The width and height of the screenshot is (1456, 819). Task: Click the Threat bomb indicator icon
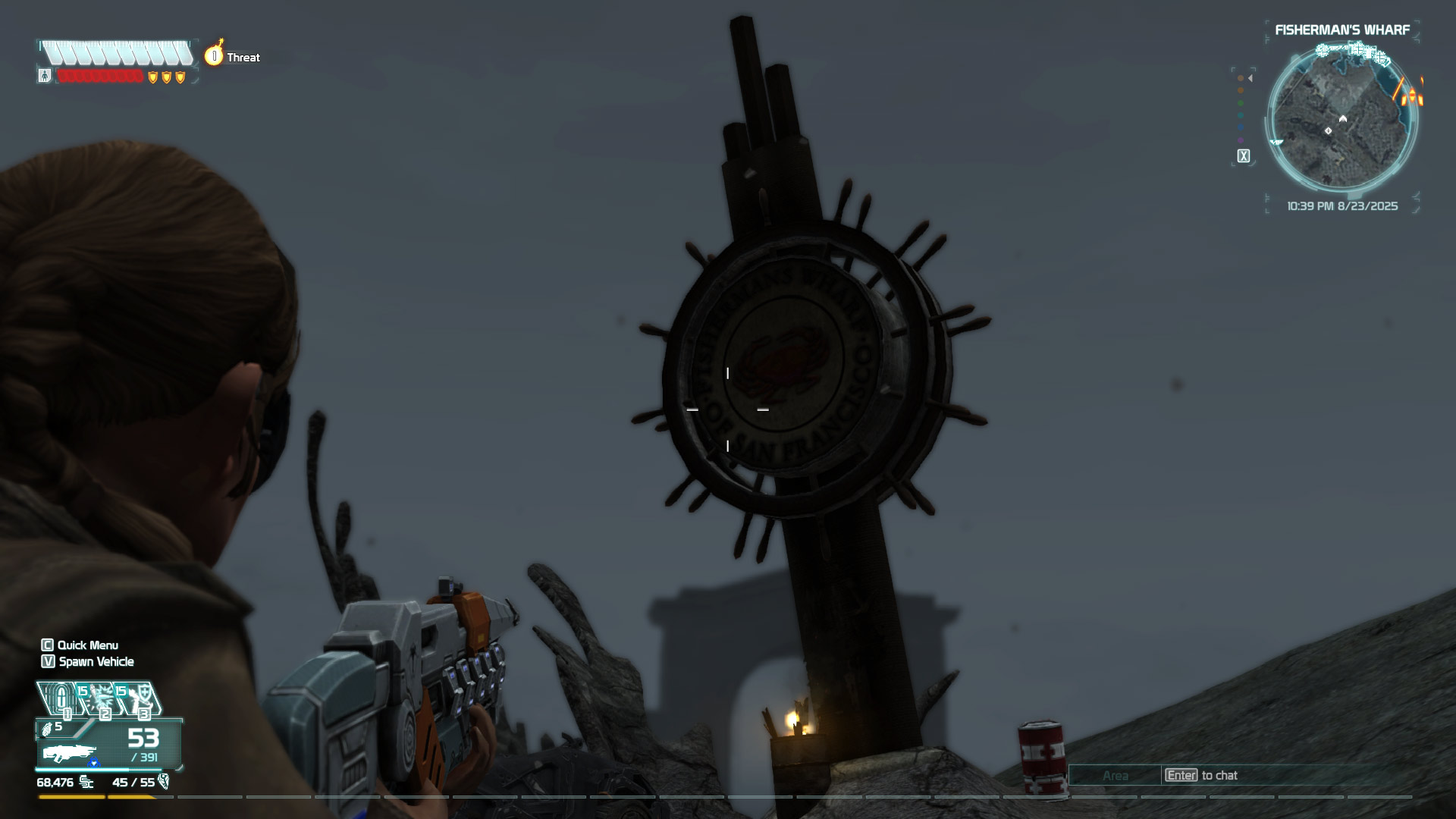point(215,55)
